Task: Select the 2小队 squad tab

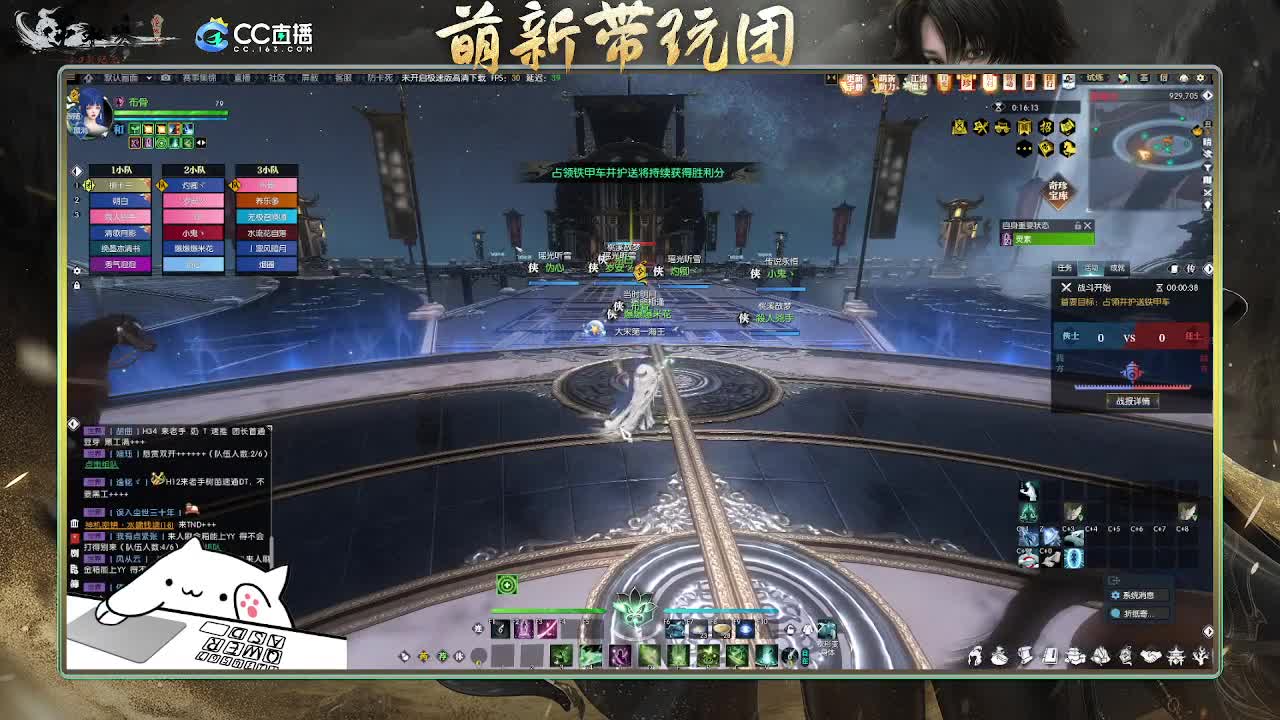Action: click(x=195, y=170)
